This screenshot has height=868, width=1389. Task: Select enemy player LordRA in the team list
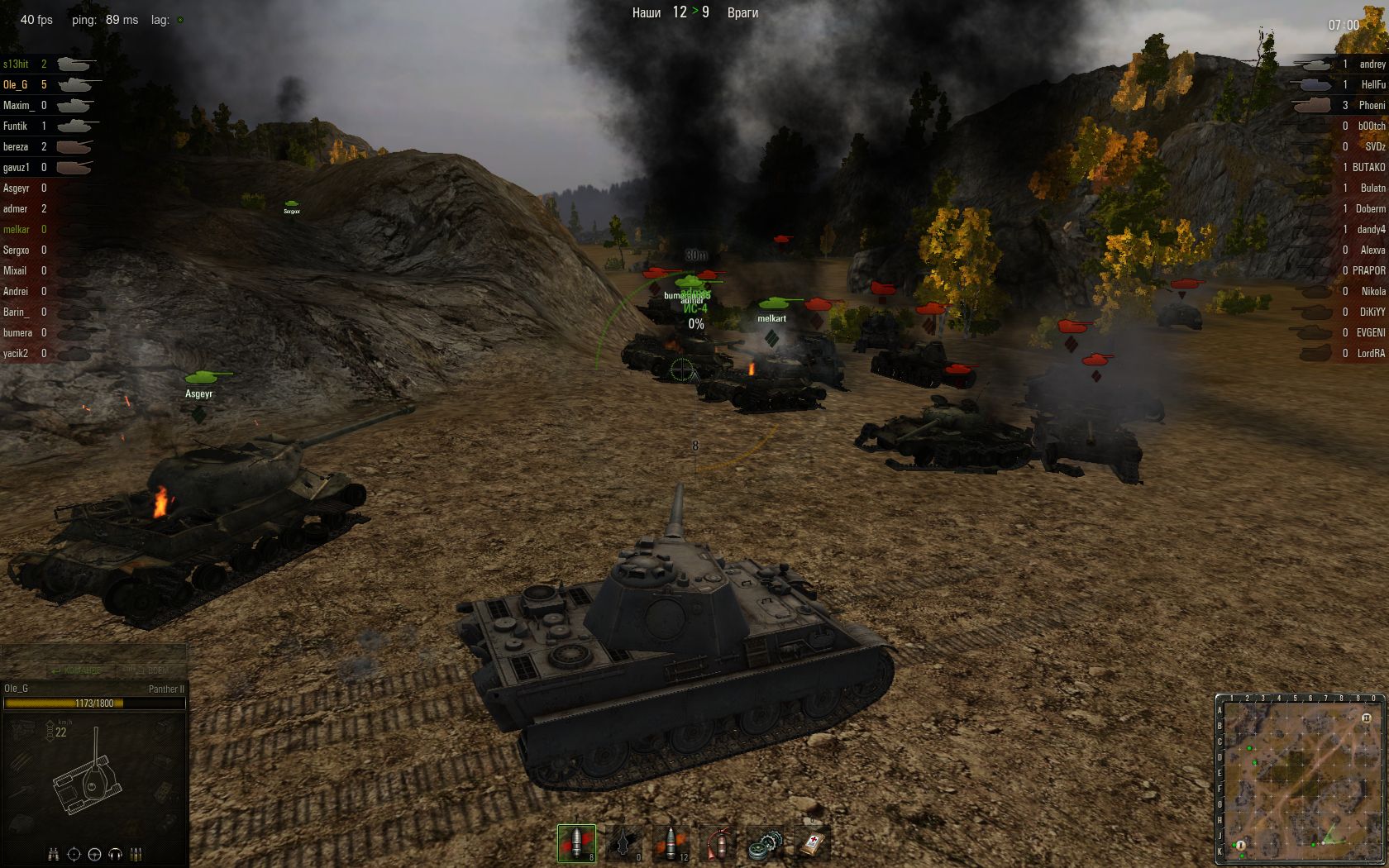(1370, 353)
